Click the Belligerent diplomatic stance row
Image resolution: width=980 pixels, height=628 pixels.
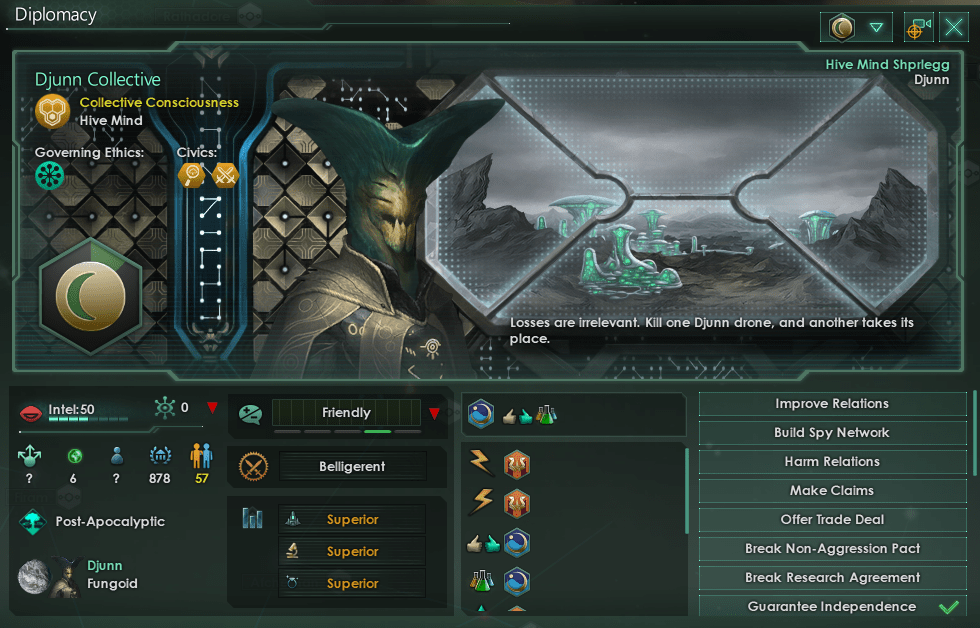coord(352,466)
